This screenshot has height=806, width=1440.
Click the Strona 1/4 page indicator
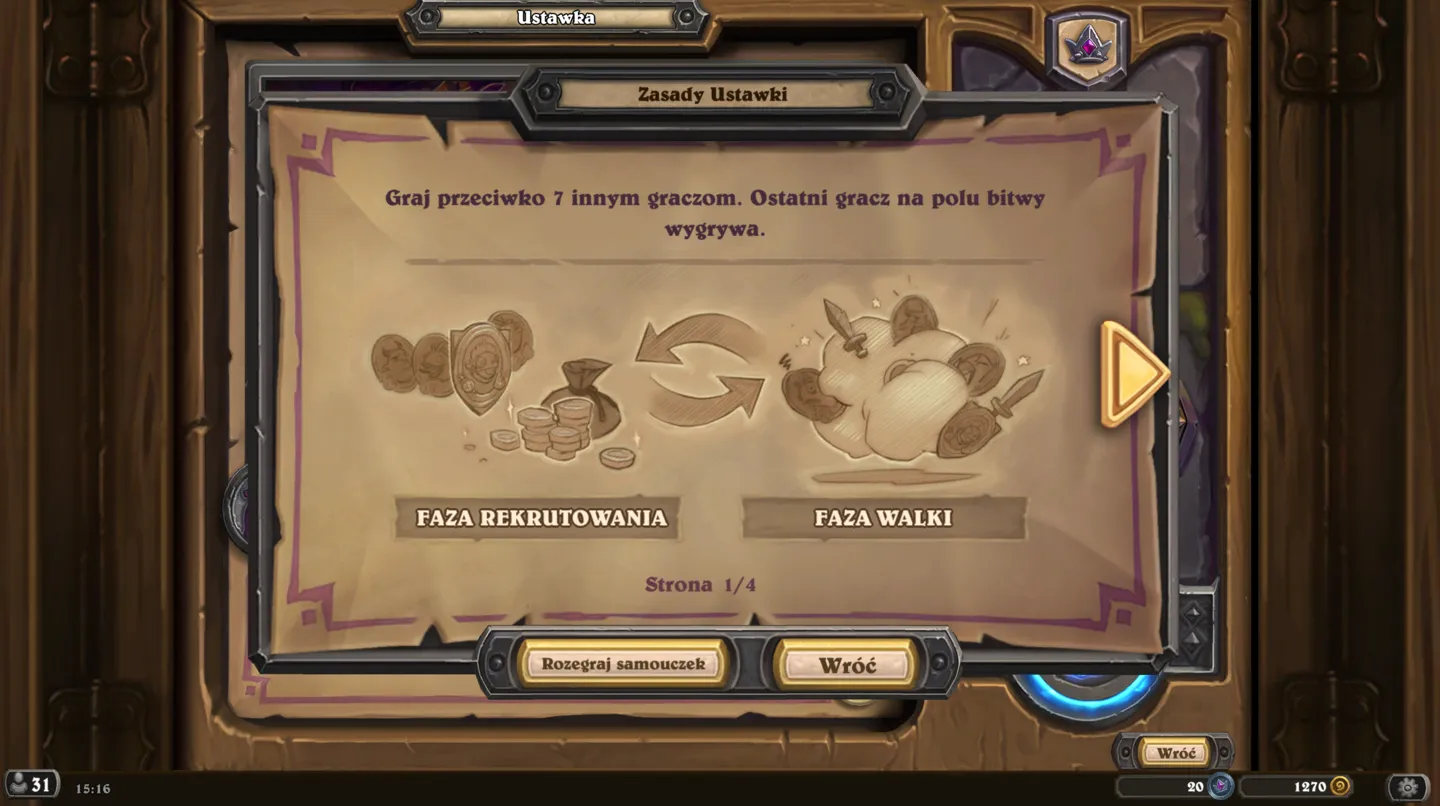point(701,585)
